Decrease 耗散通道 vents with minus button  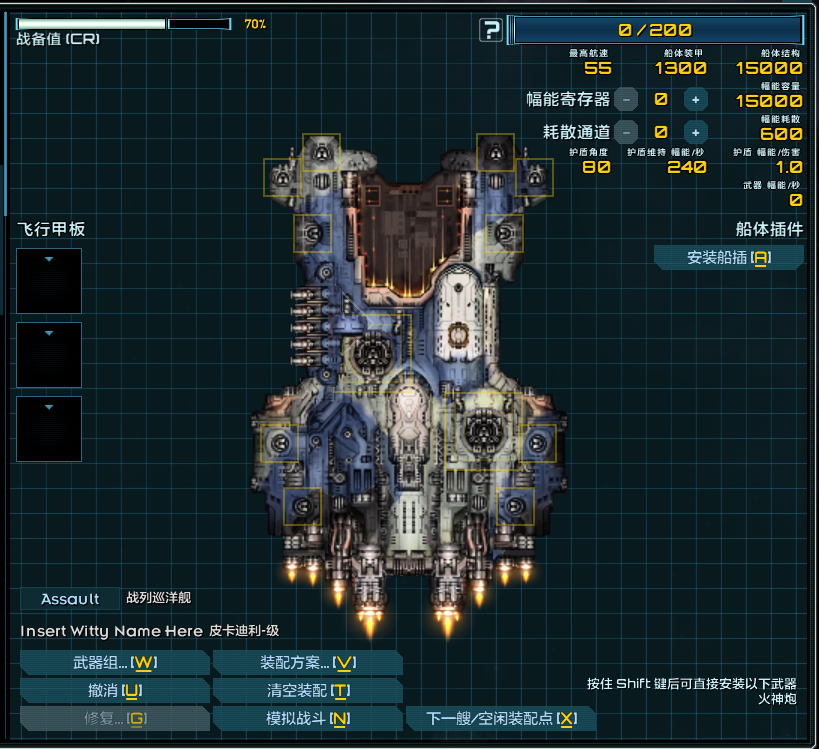pyautogui.click(x=626, y=131)
